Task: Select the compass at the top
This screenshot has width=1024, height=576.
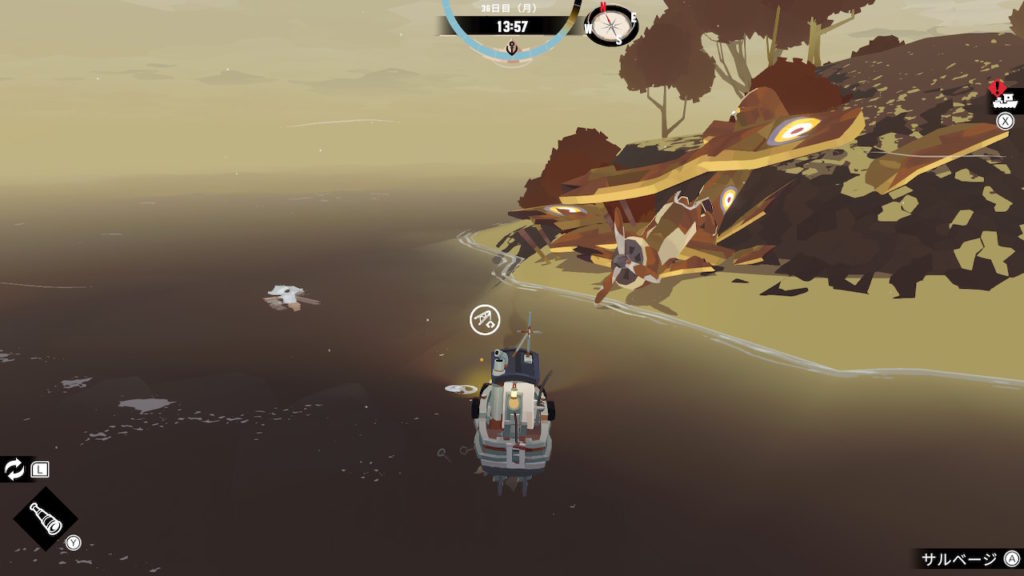Action: (x=611, y=25)
